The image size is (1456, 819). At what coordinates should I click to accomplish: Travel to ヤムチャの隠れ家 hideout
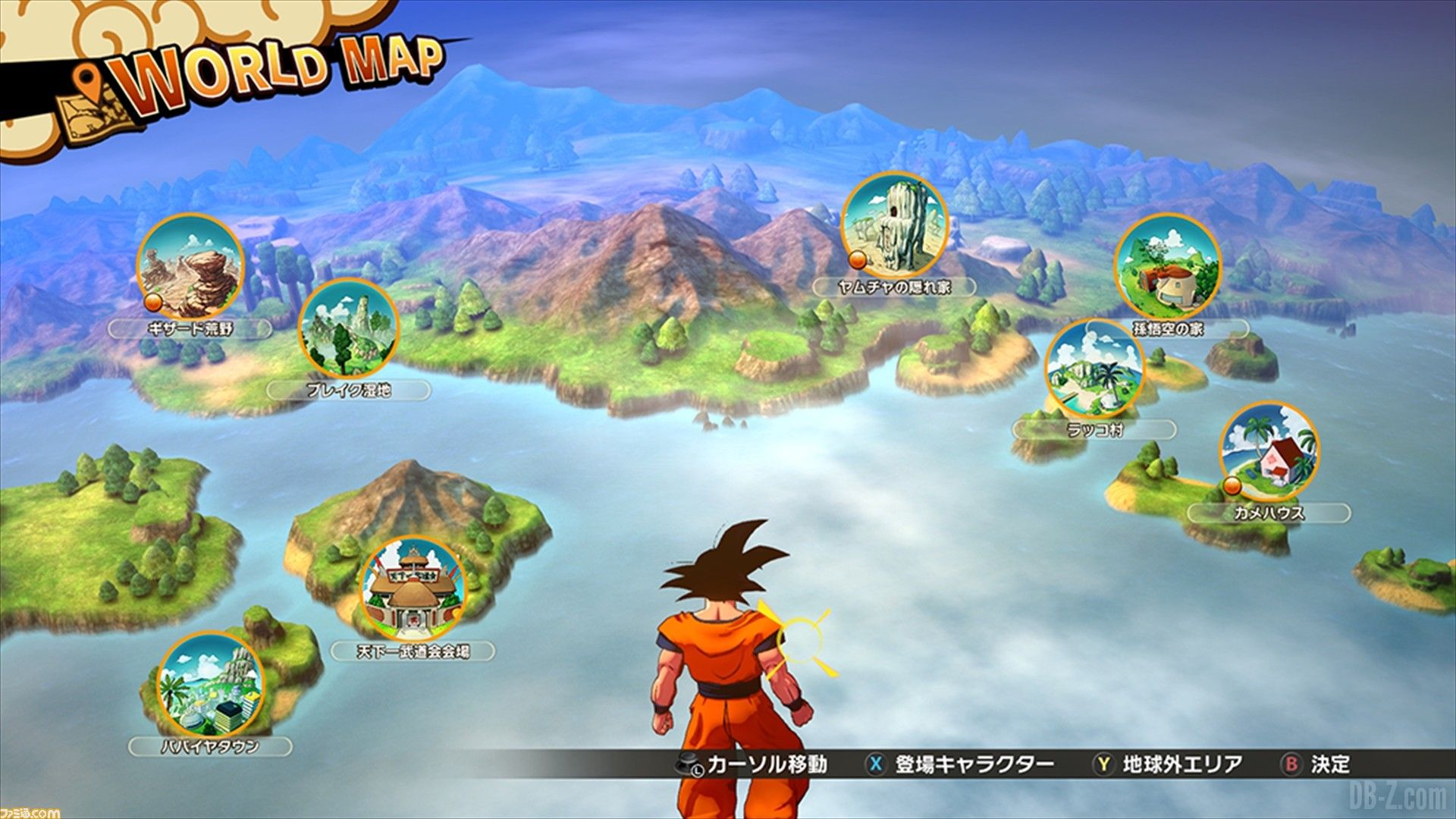[895, 225]
